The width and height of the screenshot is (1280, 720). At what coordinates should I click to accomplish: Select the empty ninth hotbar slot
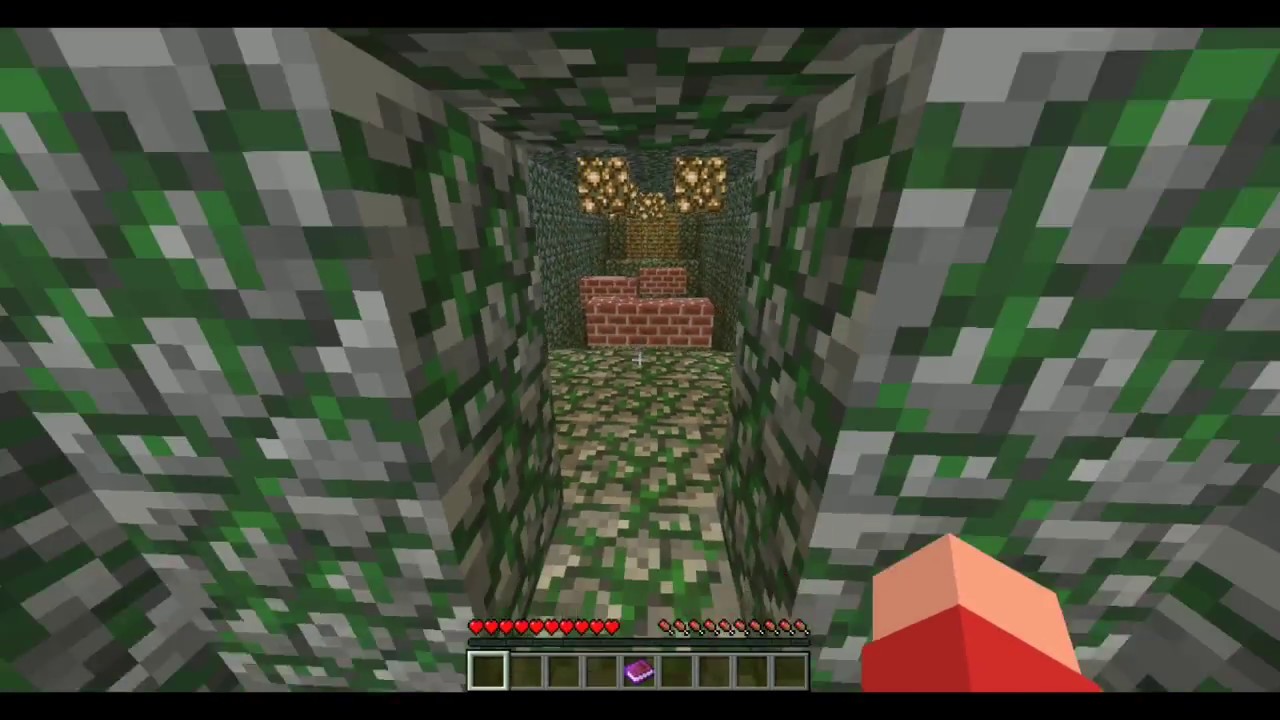coord(791,670)
